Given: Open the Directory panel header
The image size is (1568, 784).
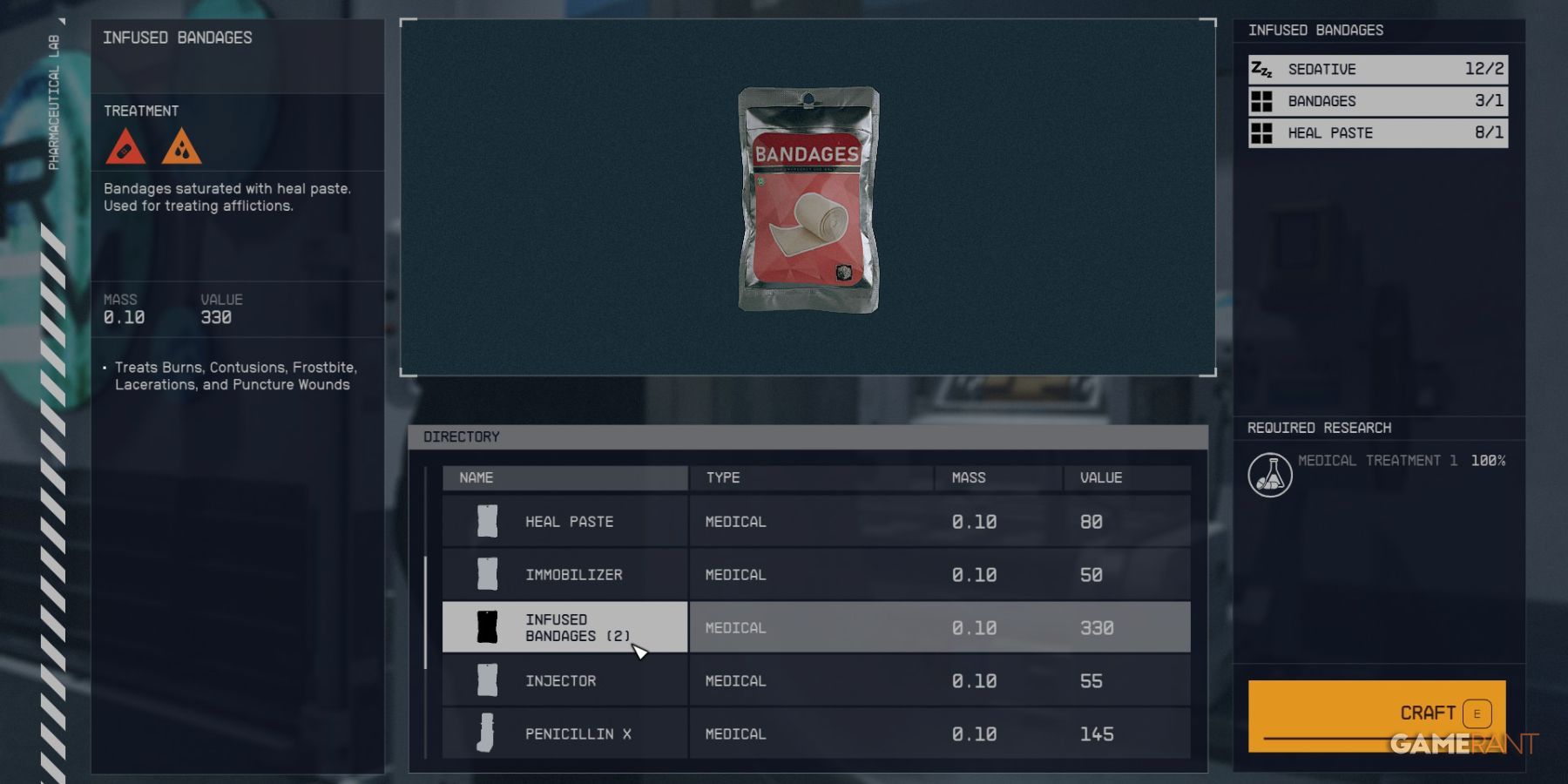Looking at the screenshot, I should coord(462,436).
